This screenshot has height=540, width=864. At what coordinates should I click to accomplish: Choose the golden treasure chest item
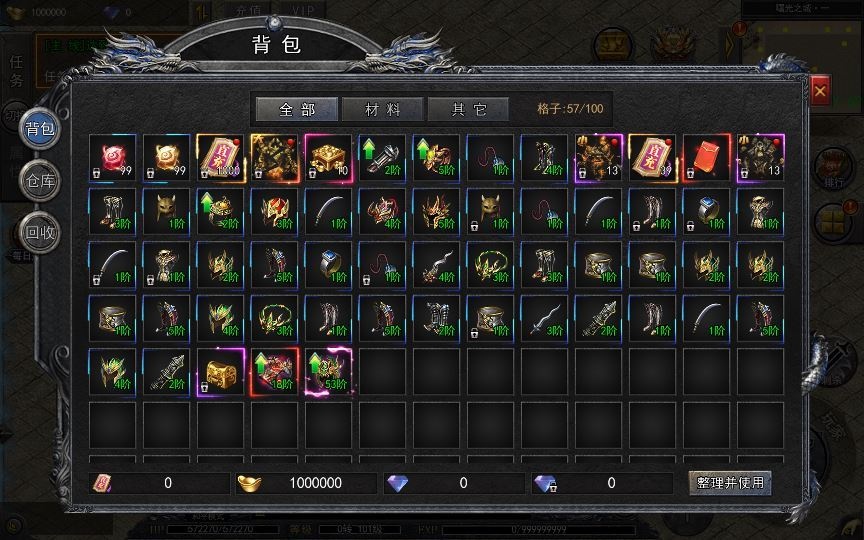pos(220,371)
